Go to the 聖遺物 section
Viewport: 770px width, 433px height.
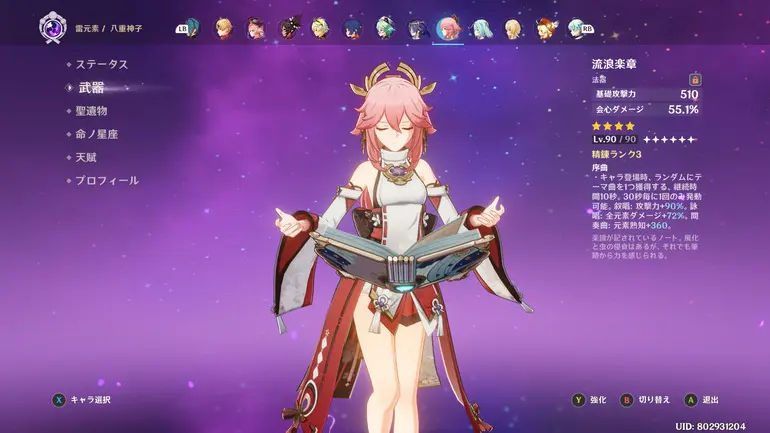[x=91, y=111]
